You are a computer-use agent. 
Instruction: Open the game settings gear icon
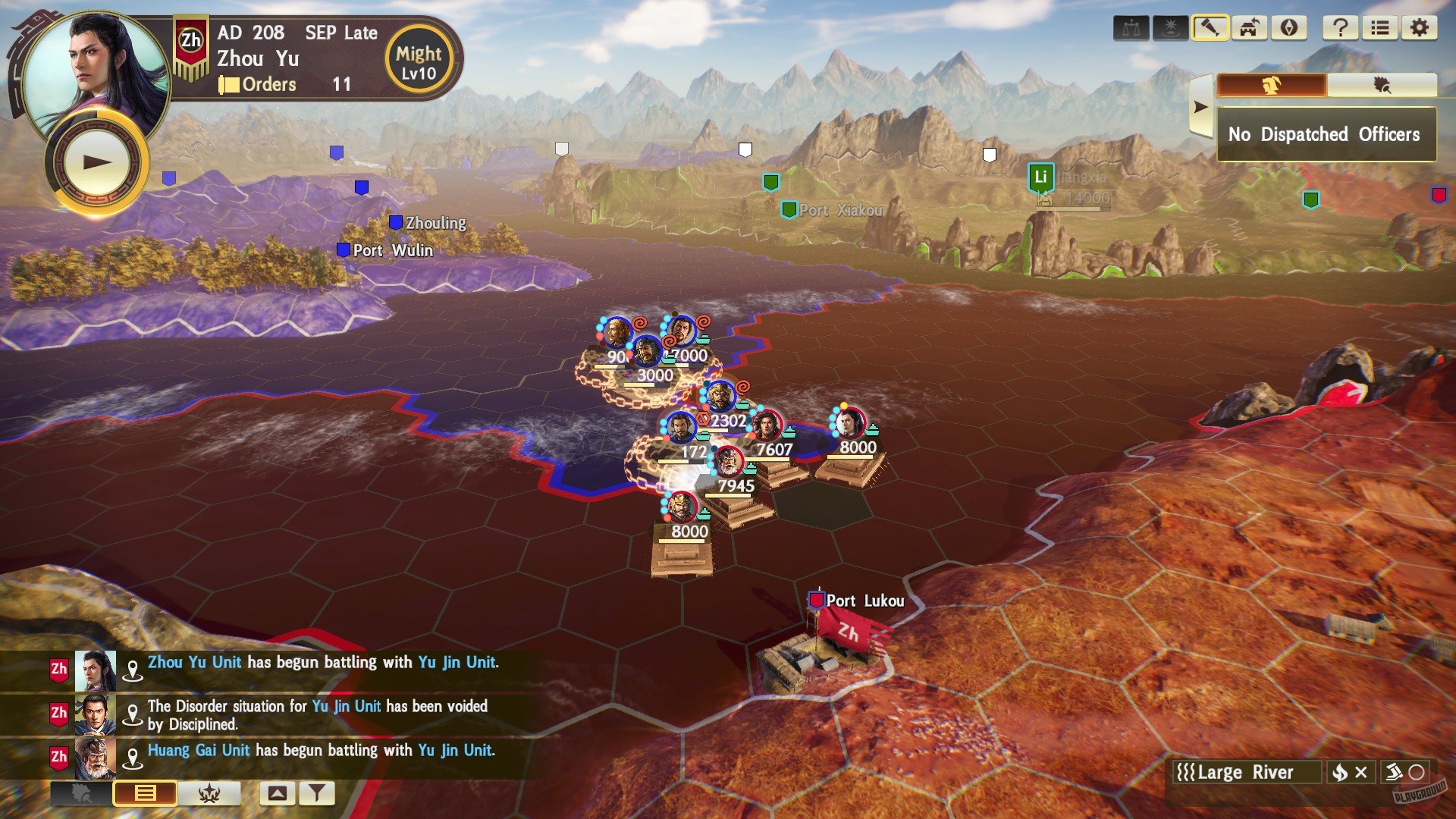pos(1420,28)
